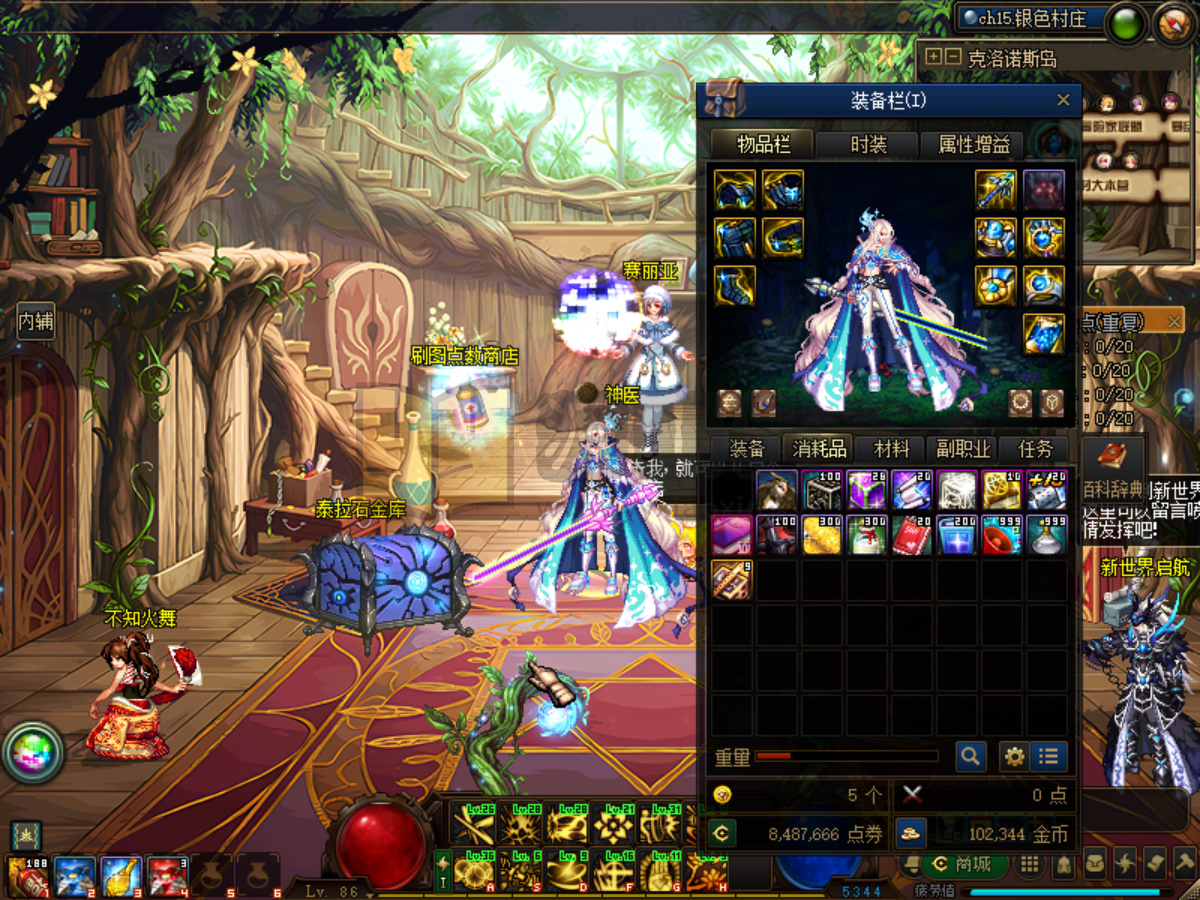The image size is (1200, 900).
Task: Open the 百科辞典 encyclopedia book icon
Action: pyautogui.click(x=1112, y=458)
